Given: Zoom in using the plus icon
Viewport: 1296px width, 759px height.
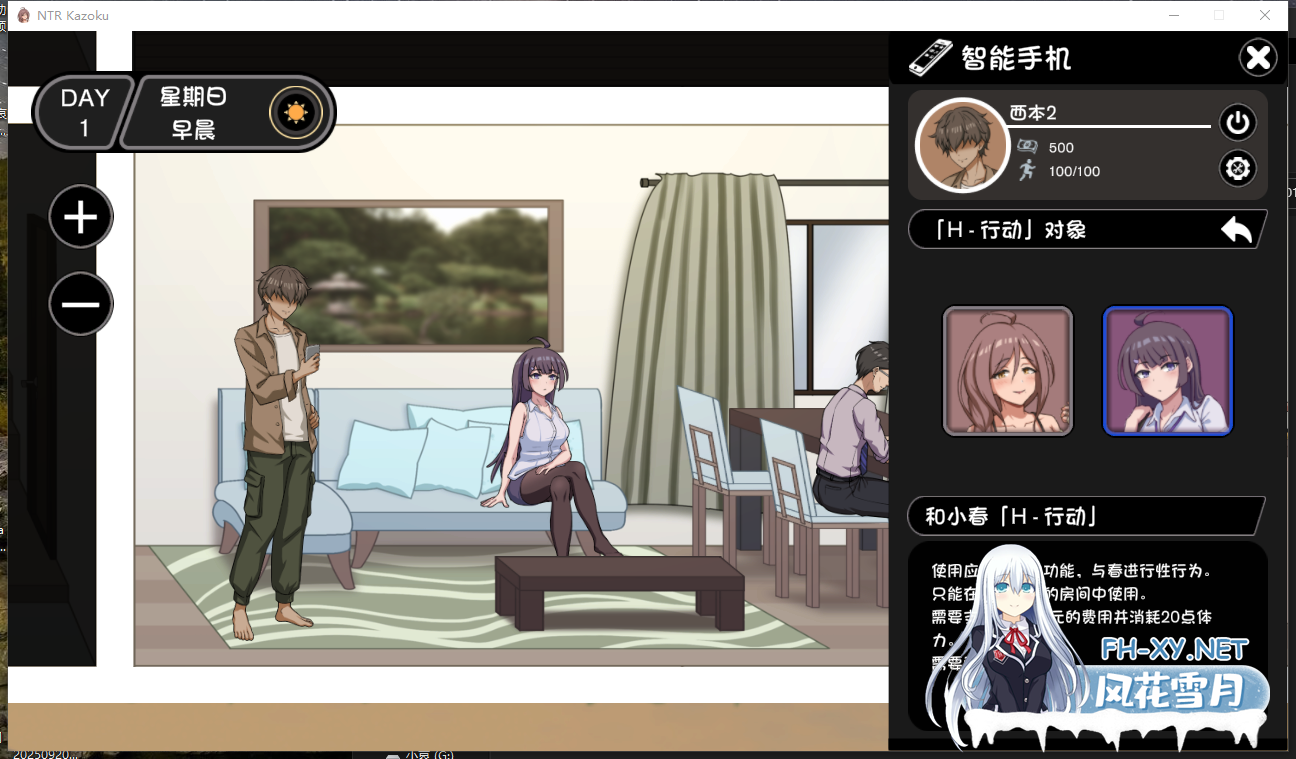Looking at the screenshot, I should pos(81,216).
